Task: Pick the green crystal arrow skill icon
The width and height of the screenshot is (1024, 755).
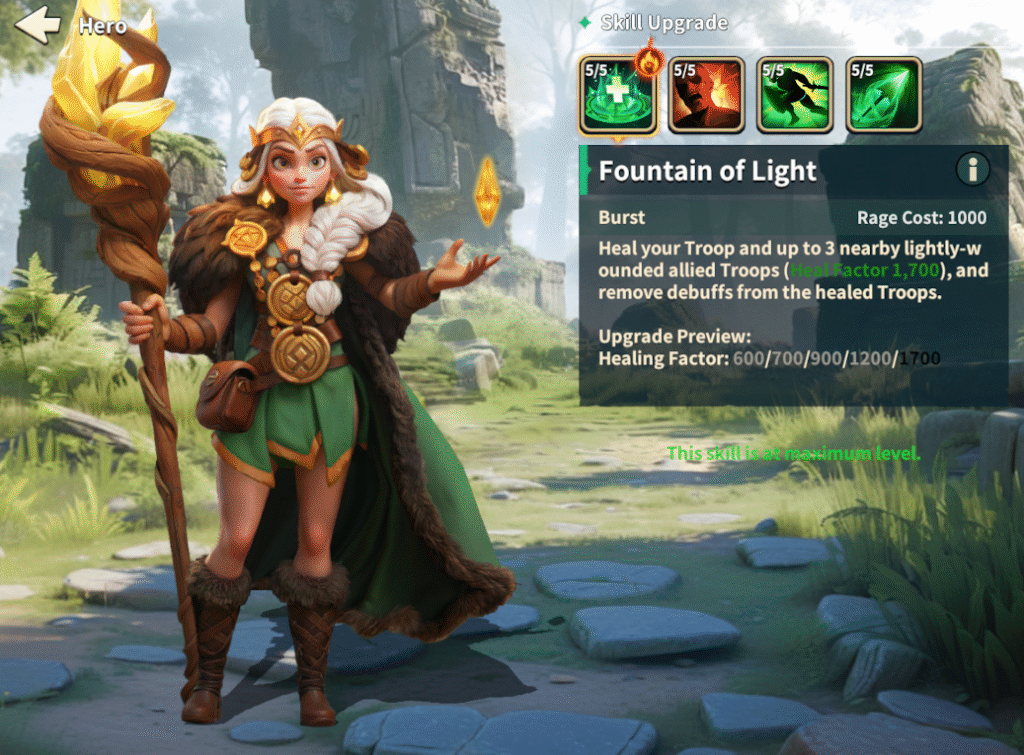Action: [x=883, y=95]
